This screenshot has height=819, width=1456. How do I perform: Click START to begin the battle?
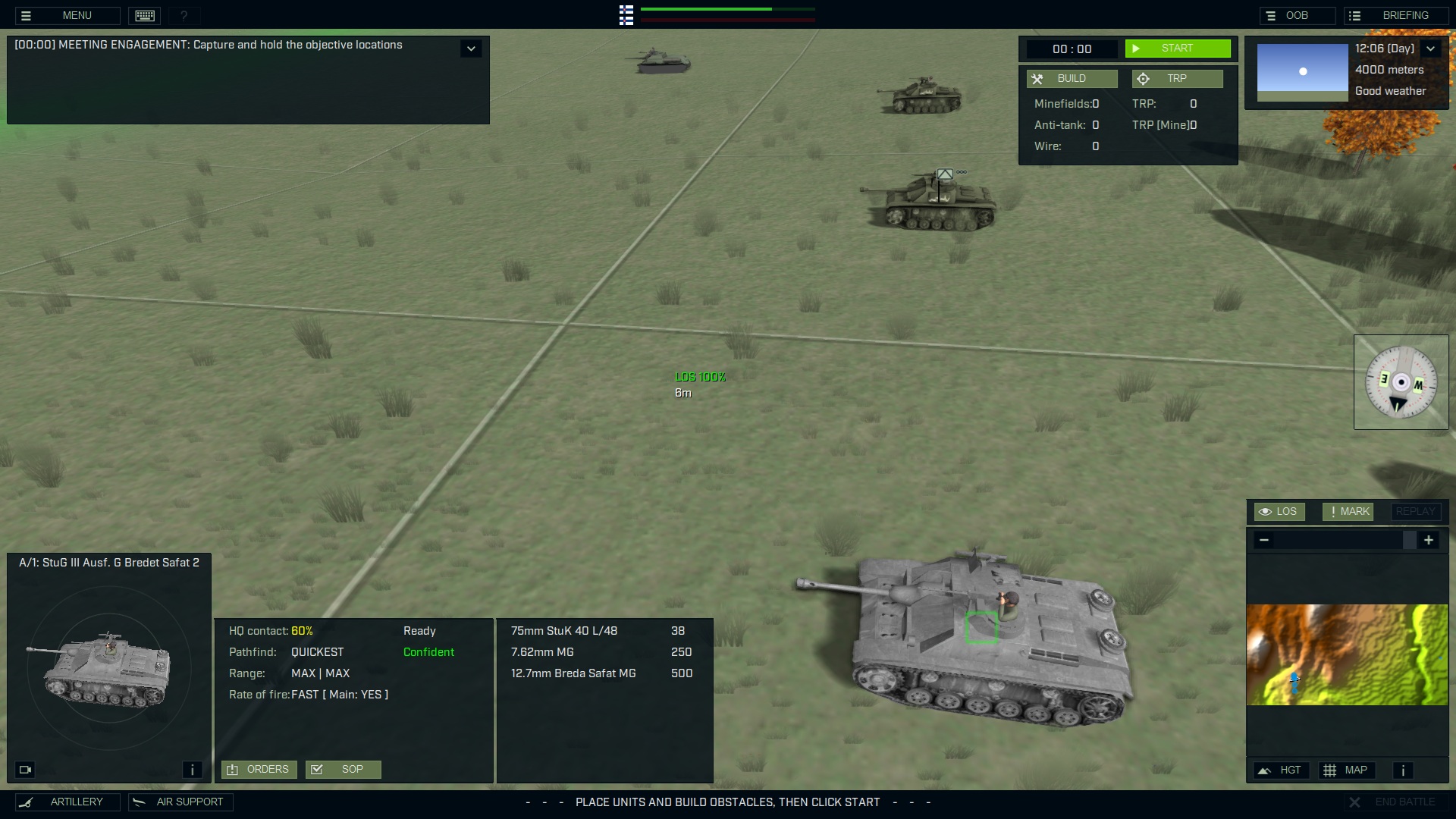pos(1177,49)
